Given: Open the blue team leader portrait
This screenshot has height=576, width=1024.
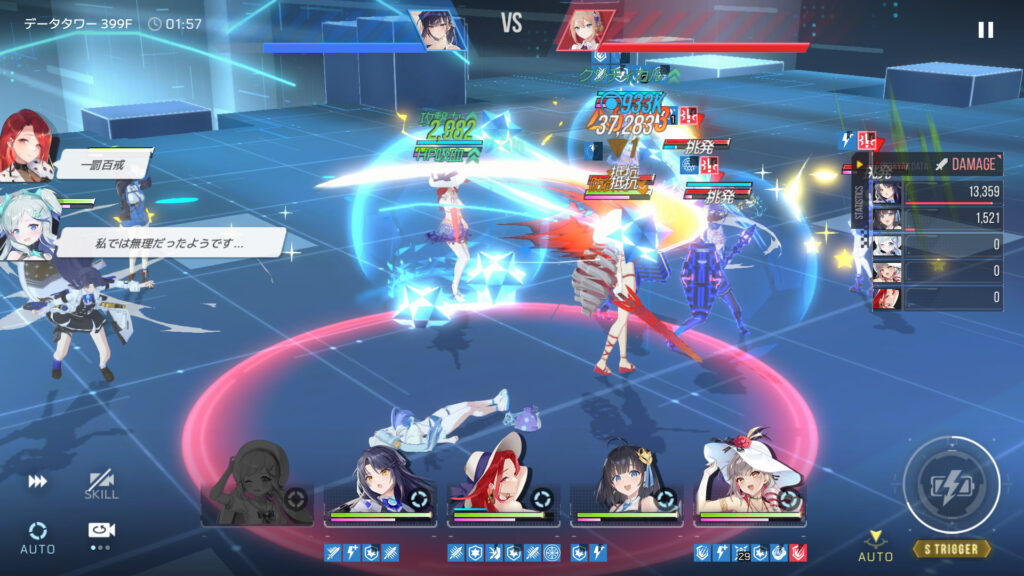Looking at the screenshot, I should [438, 30].
